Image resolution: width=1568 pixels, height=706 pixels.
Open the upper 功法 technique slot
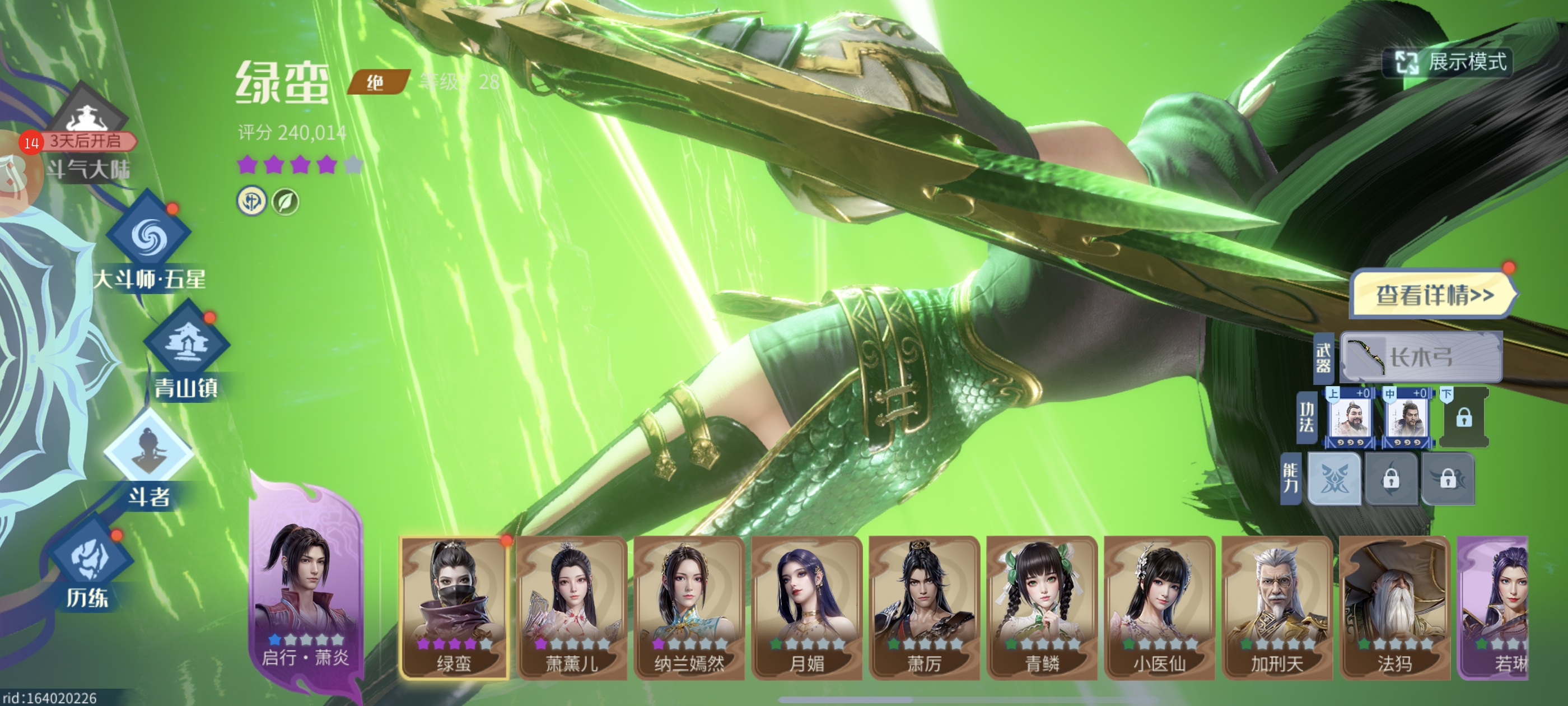pyautogui.click(x=1350, y=419)
